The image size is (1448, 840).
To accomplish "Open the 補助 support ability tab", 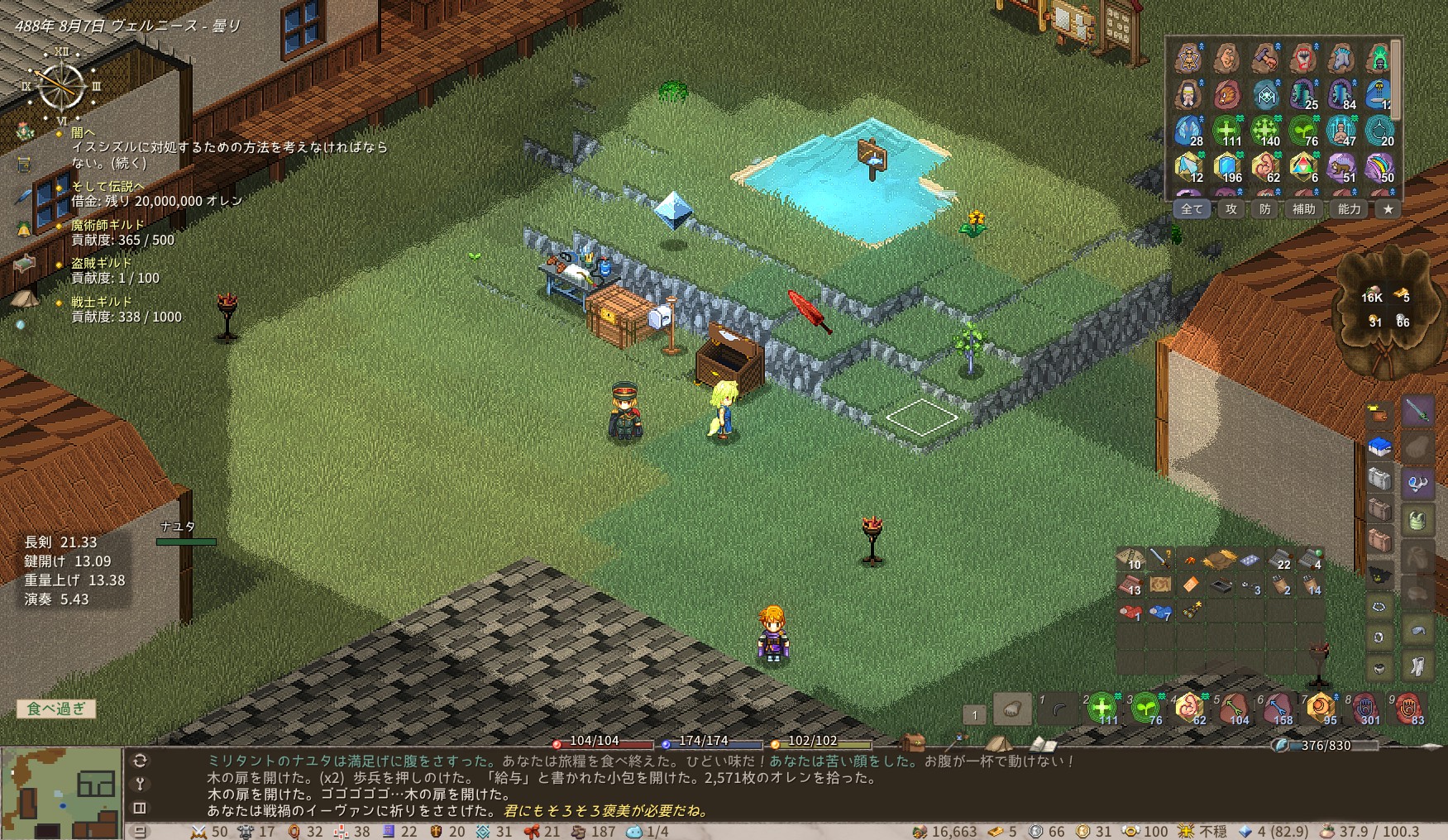I will click(x=1303, y=209).
